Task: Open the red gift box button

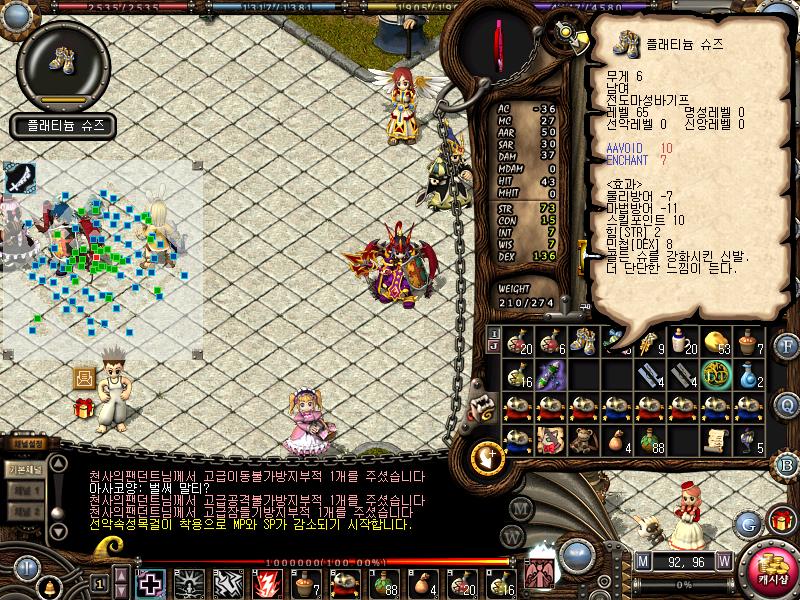Action: [x=781, y=520]
